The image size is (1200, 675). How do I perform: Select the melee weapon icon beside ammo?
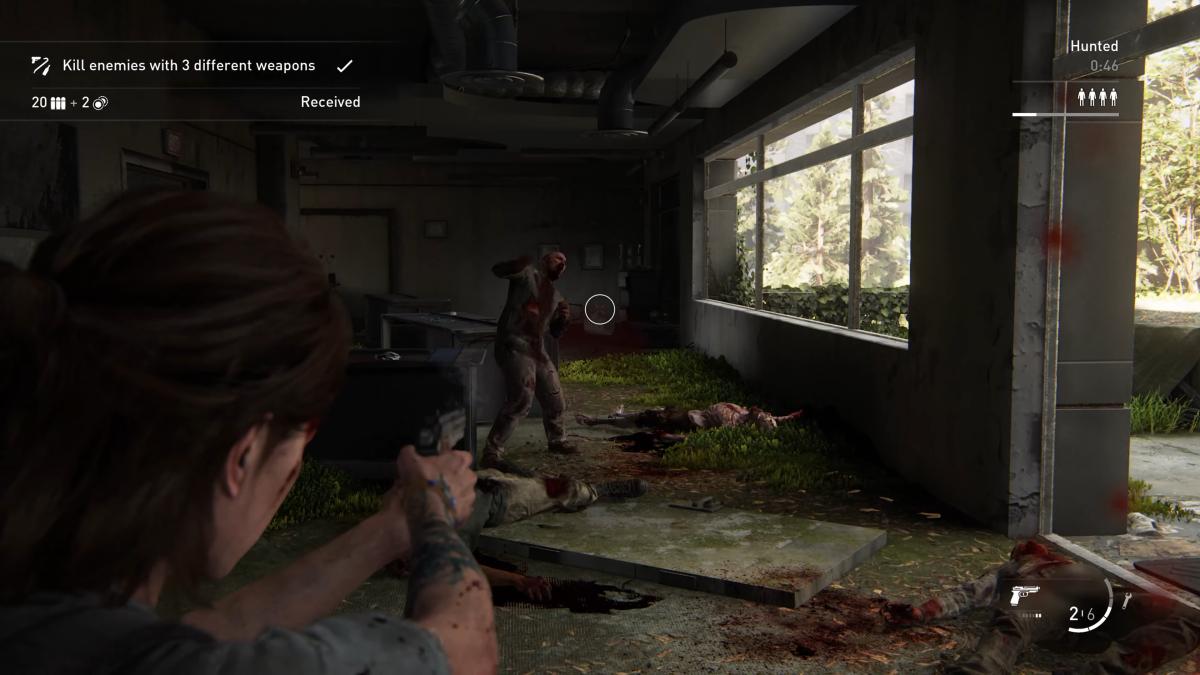(1126, 601)
